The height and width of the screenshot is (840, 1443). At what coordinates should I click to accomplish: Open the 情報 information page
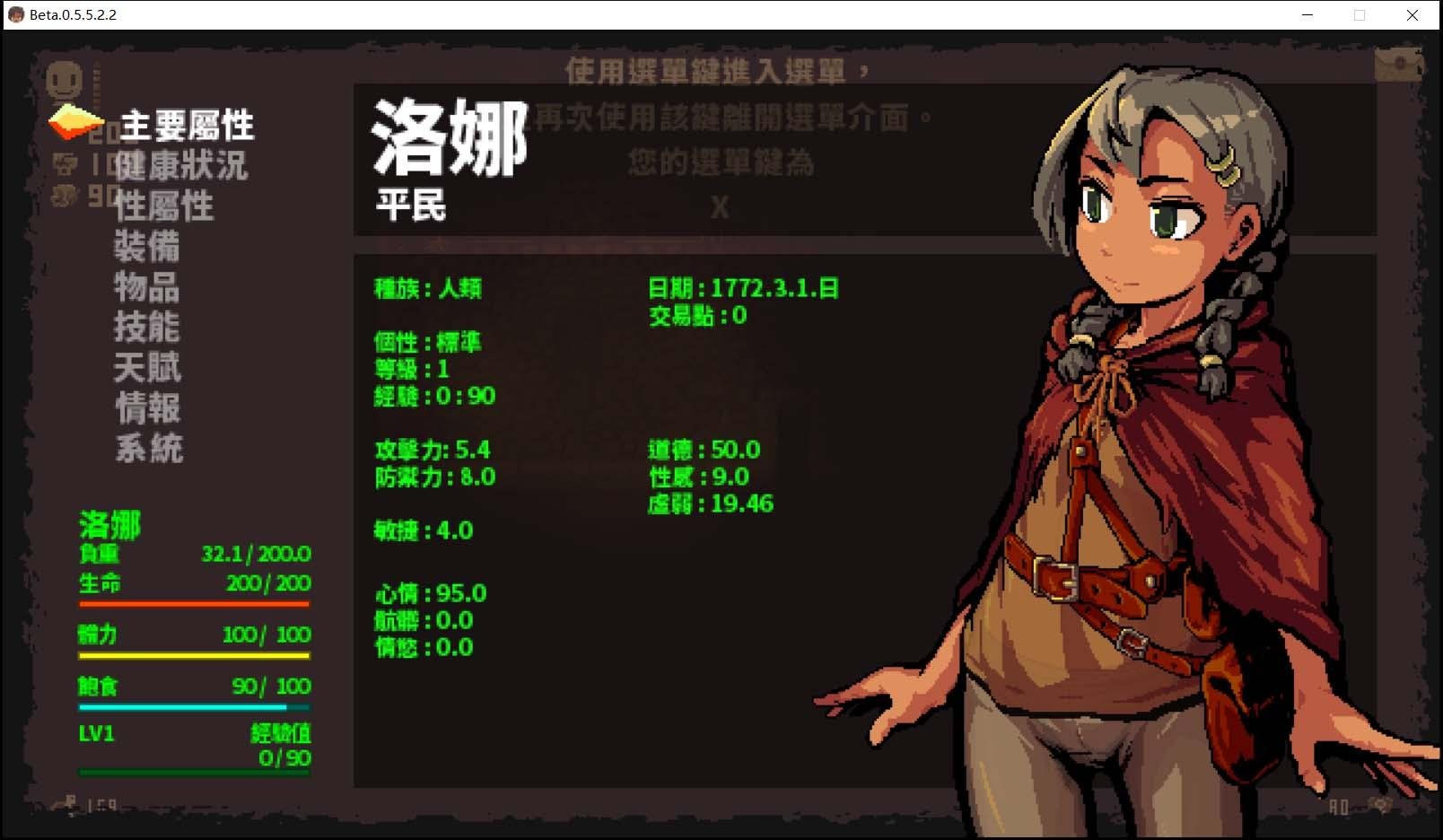[149, 407]
